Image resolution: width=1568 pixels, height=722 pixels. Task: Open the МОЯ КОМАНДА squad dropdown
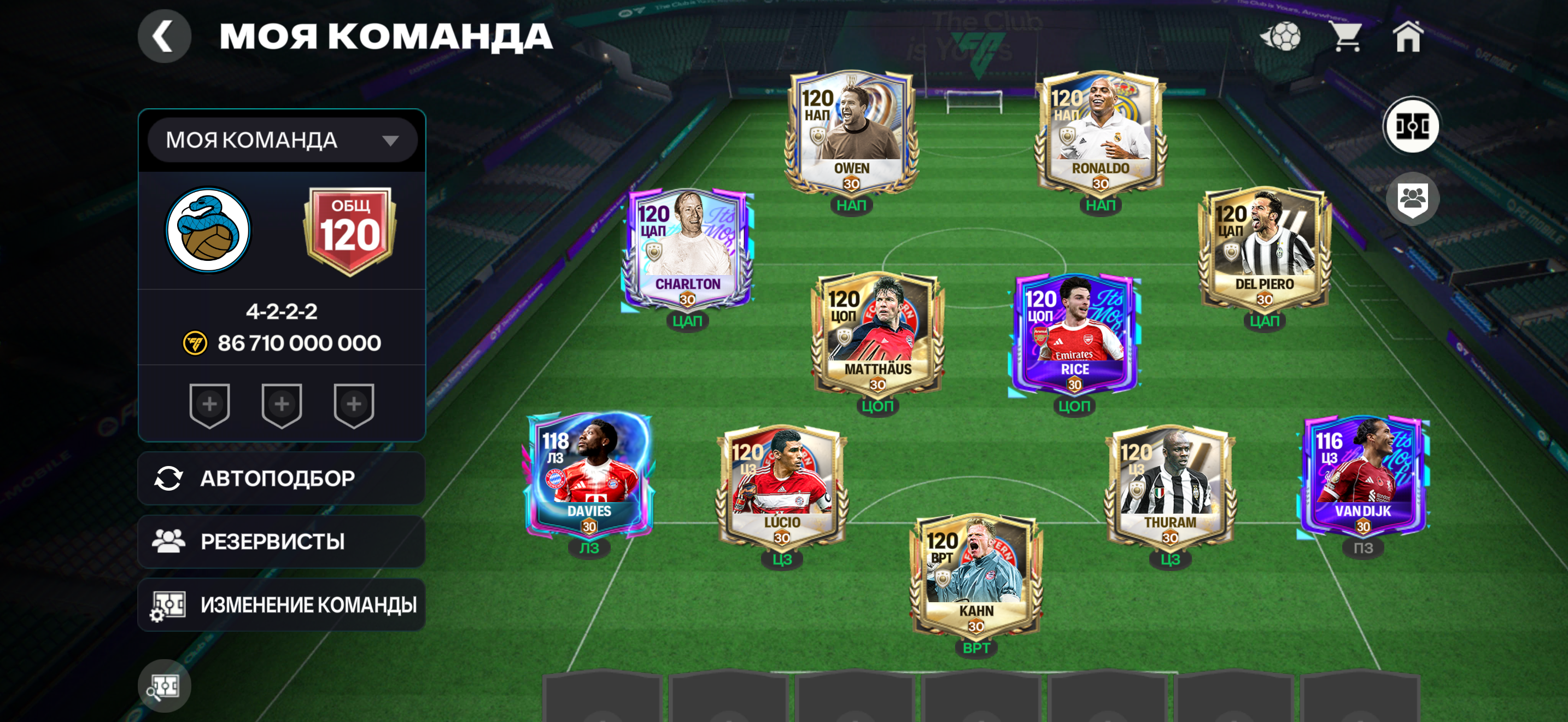pos(282,140)
